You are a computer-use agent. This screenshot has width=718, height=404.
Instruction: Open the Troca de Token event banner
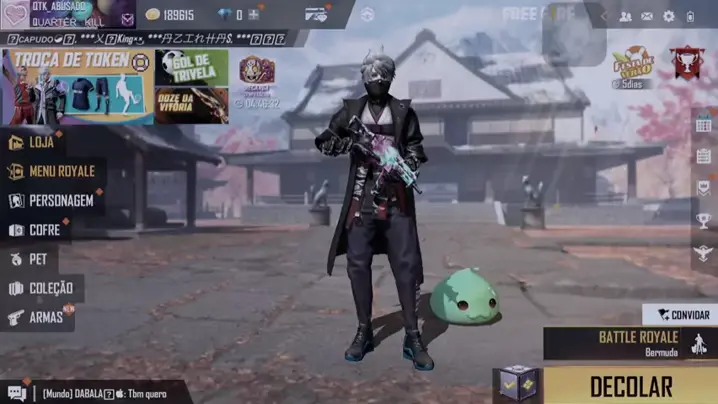(x=78, y=87)
